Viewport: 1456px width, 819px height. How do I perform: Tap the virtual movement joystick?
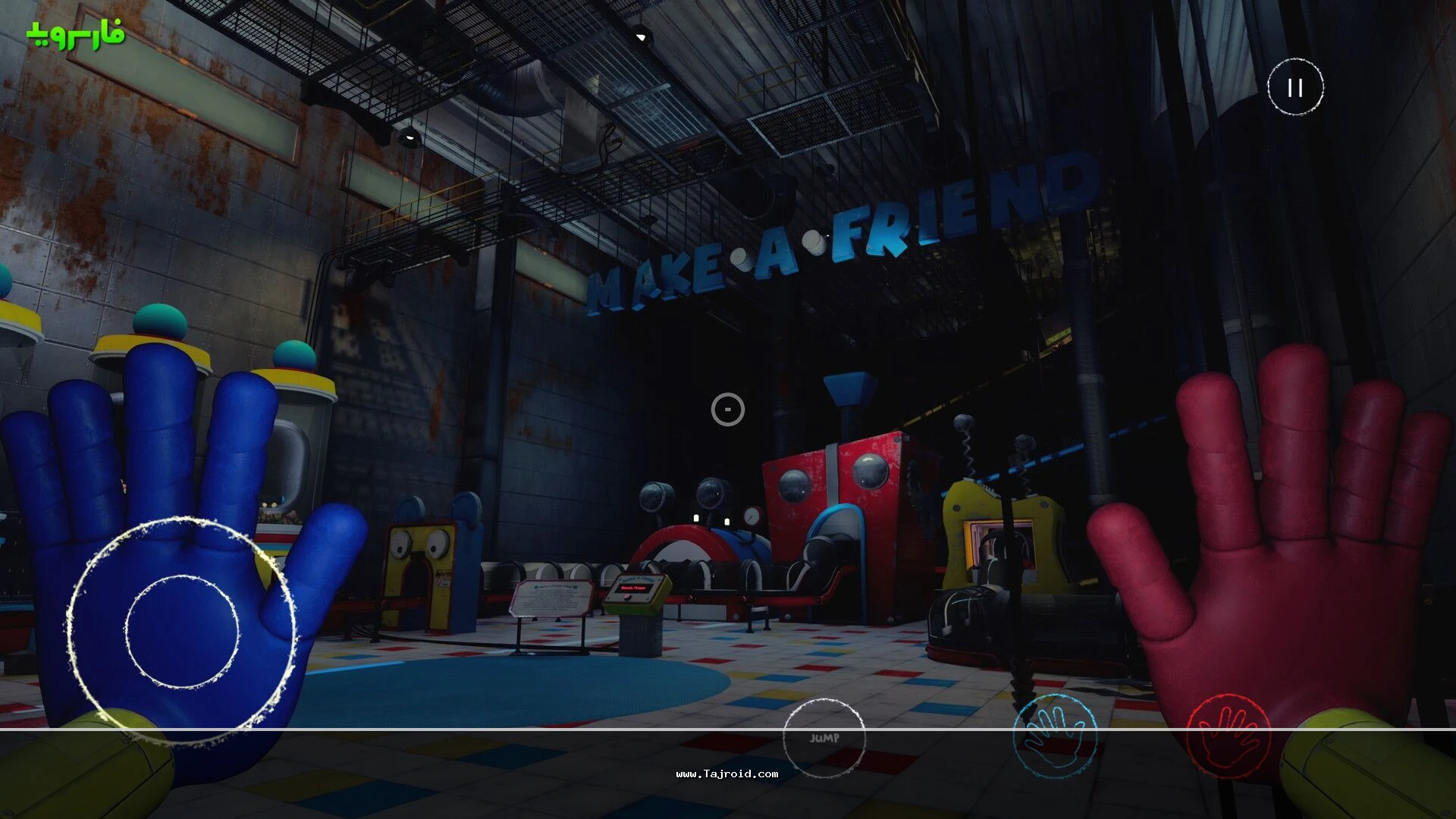click(182, 631)
